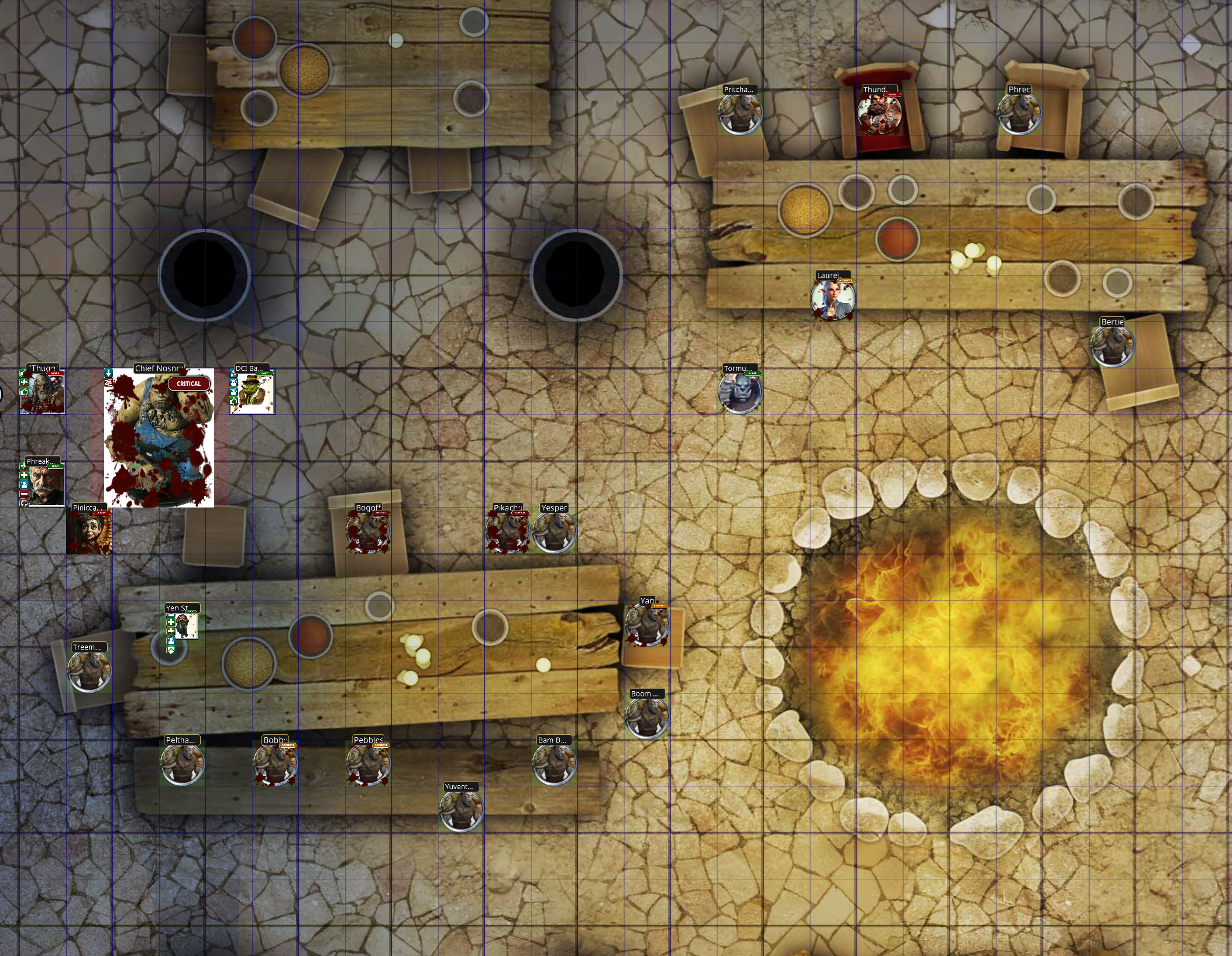
Task: Select the Thund... bearded dwarf token
Action: 879,113
